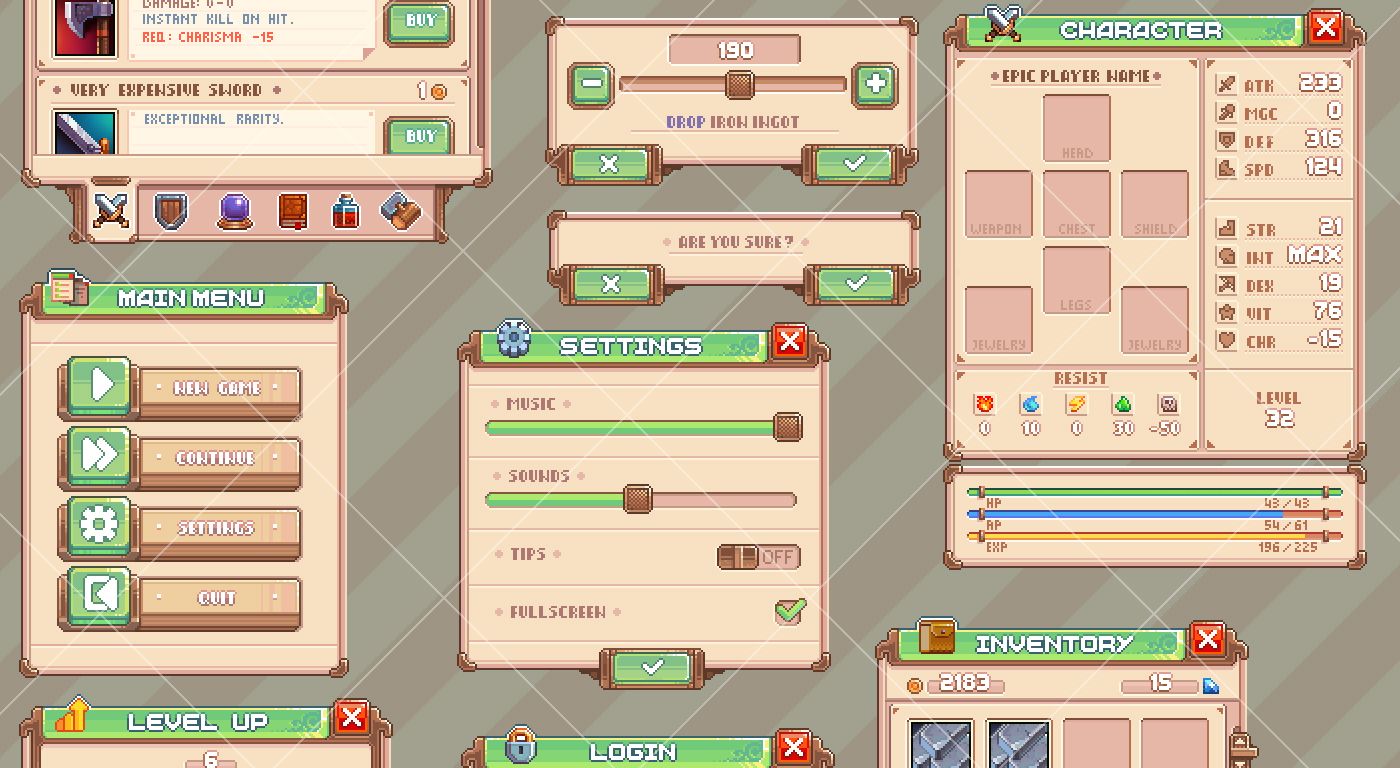Choose Continue in the main menu

pyautogui.click(x=218, y=459)
